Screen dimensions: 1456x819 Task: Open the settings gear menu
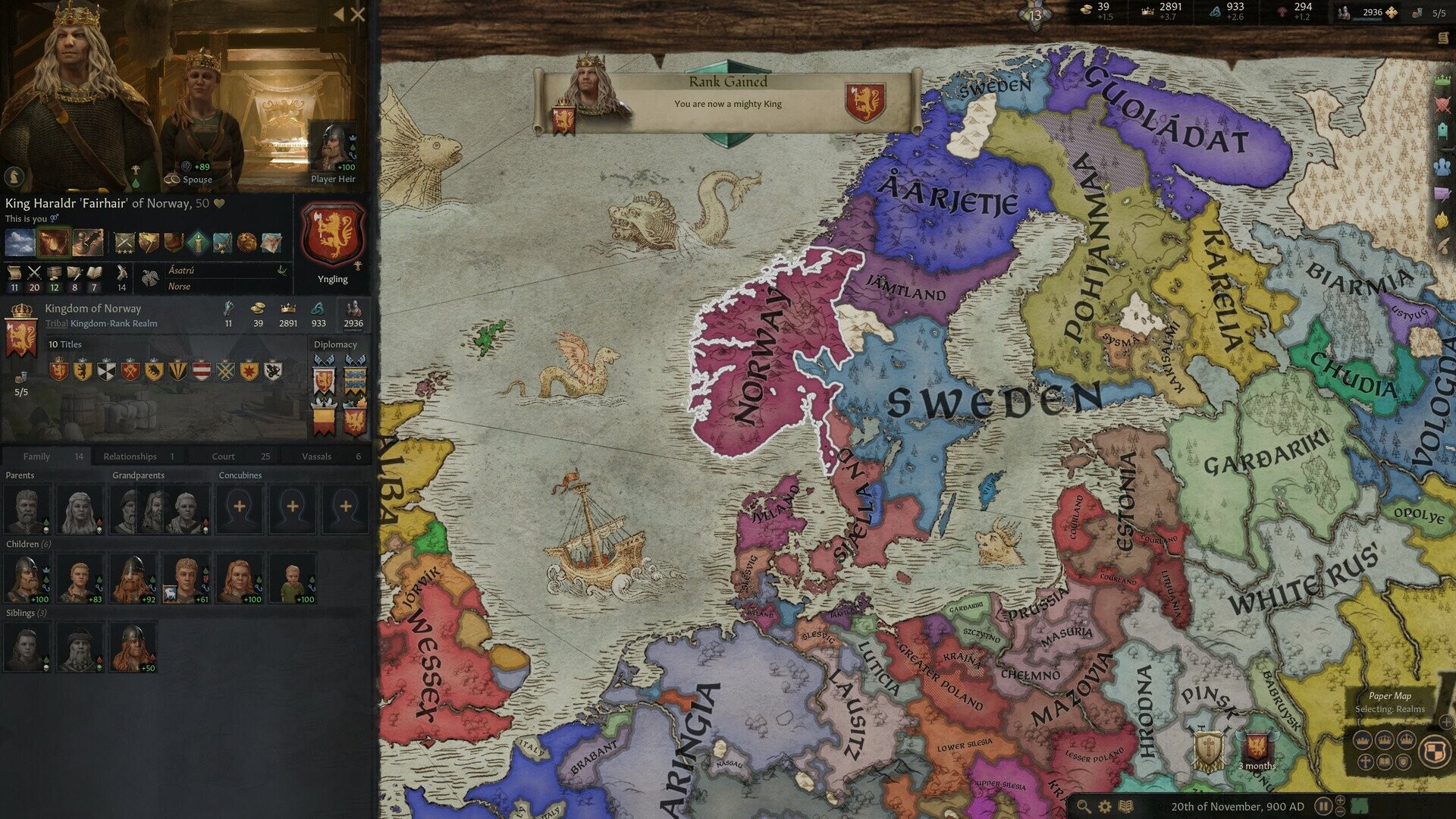pos(1105,807)
